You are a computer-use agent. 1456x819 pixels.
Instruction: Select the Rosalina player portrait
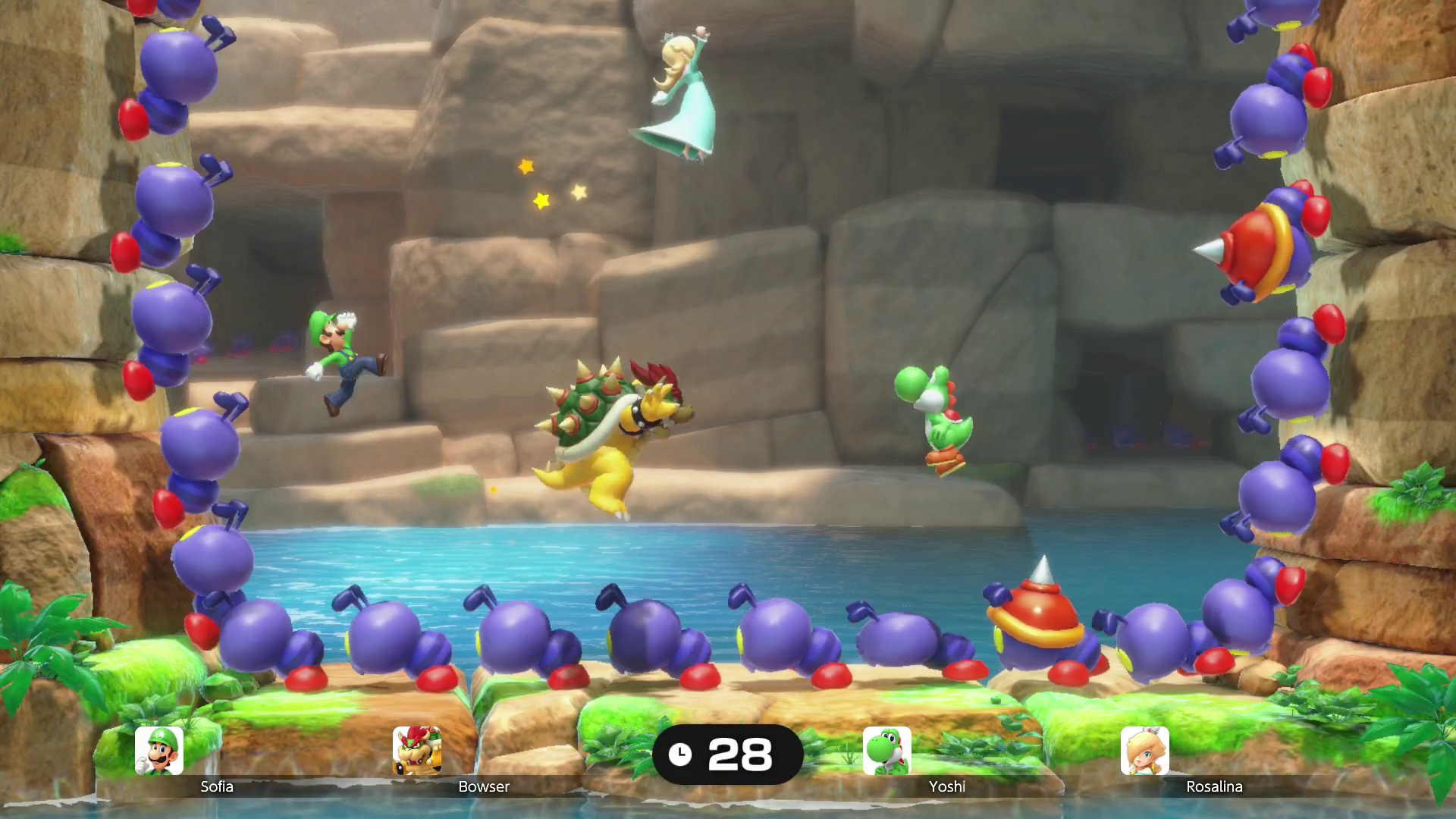(x=1145, y=751)
